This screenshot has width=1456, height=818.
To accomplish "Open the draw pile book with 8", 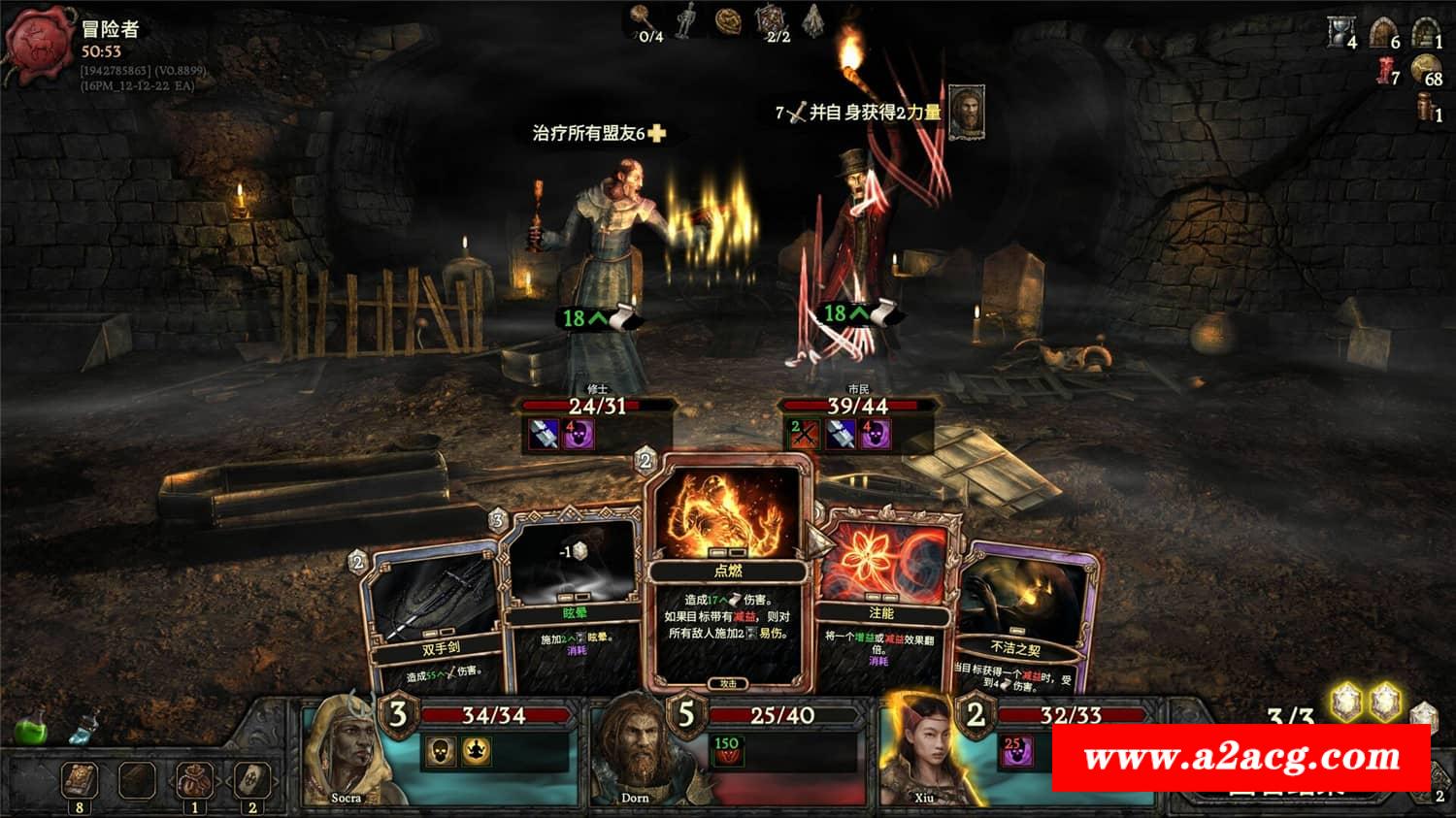I will pos(79,779).
